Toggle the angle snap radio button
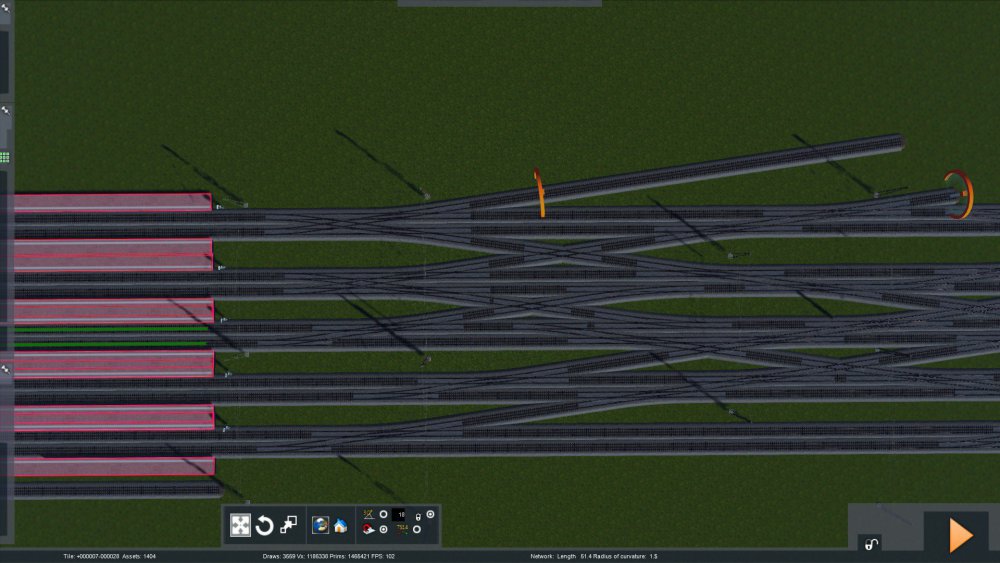This screenshot has width=1000, height=563. coord(383,514)
